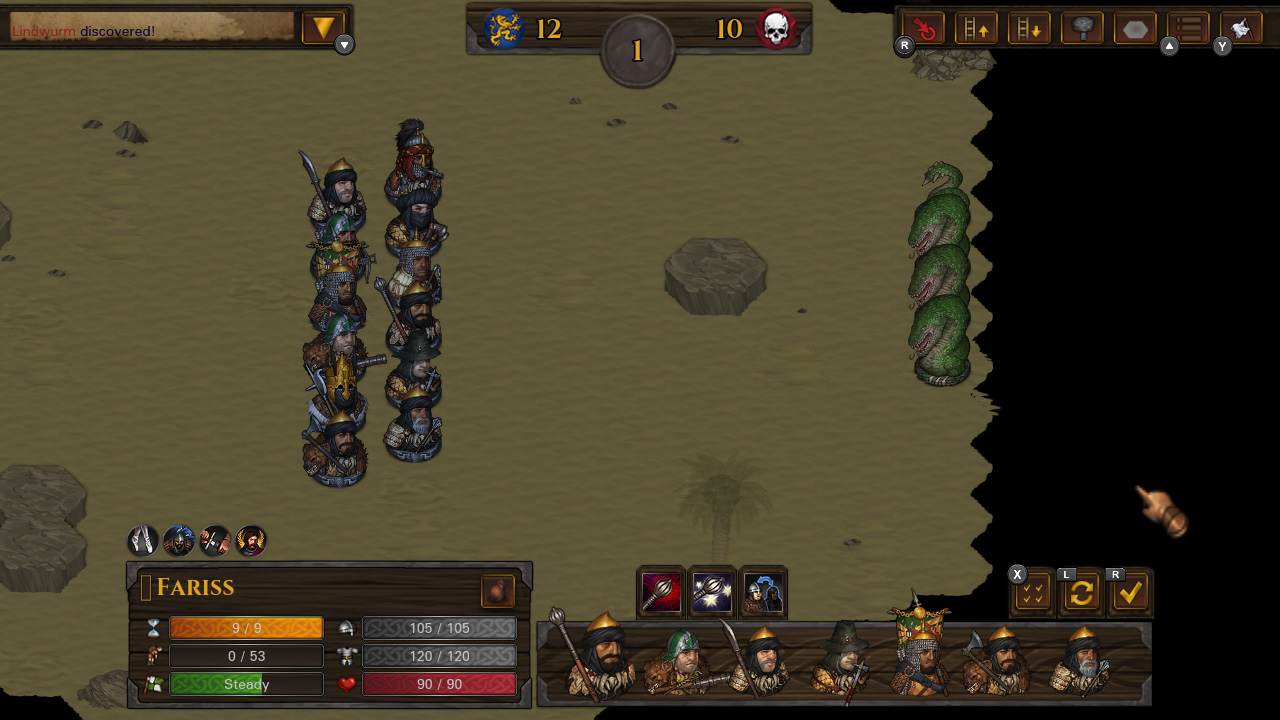Image resolution: width=1280 pixels, height=720 pixels.
Task: Click Fariss's red health bar
Action: pyautogui.click(x=438, y=684)
